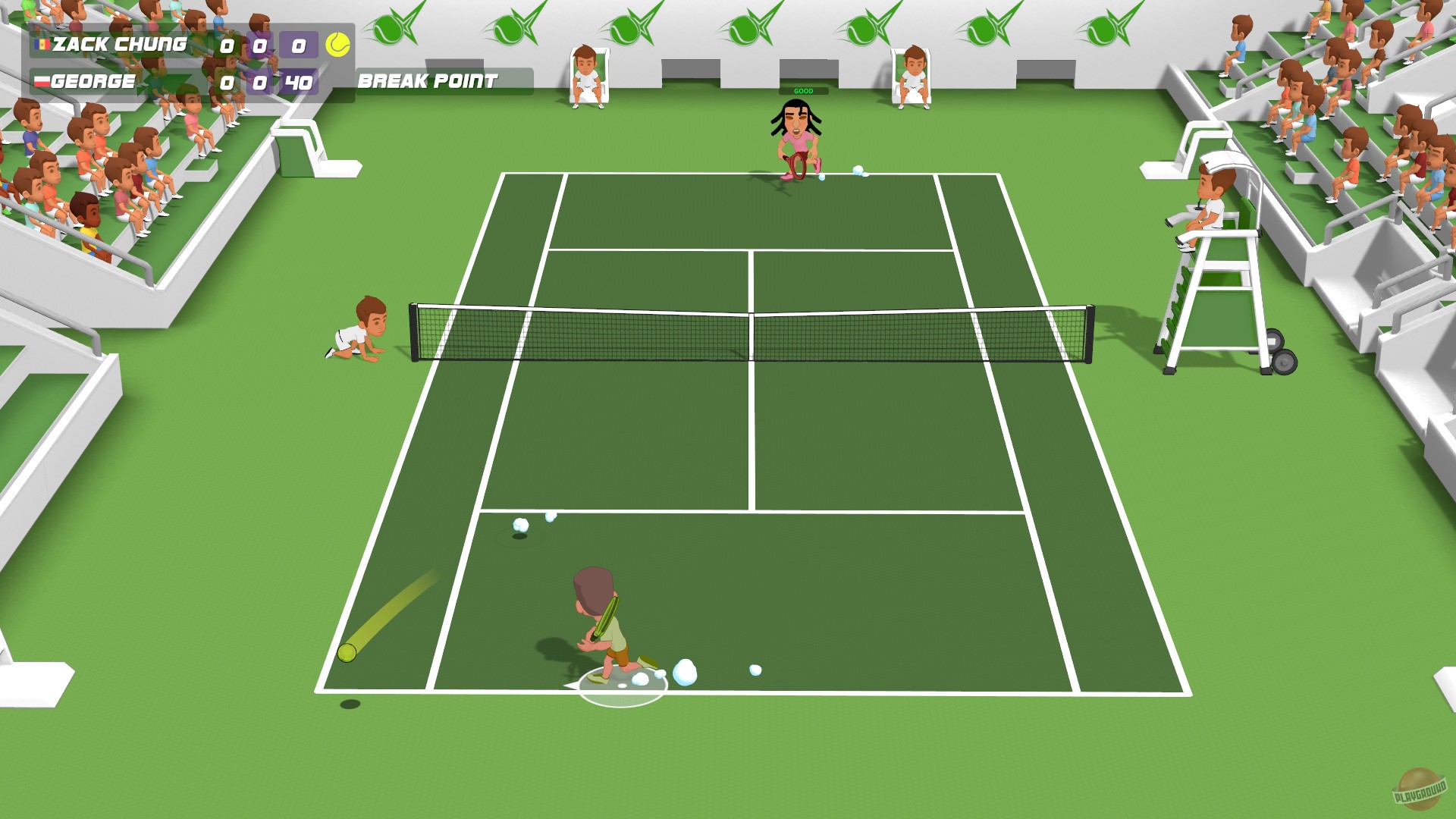Click the GOOD call indicator above the net
This screenshot has height=819, width=1456.
[x=803, y=89]
